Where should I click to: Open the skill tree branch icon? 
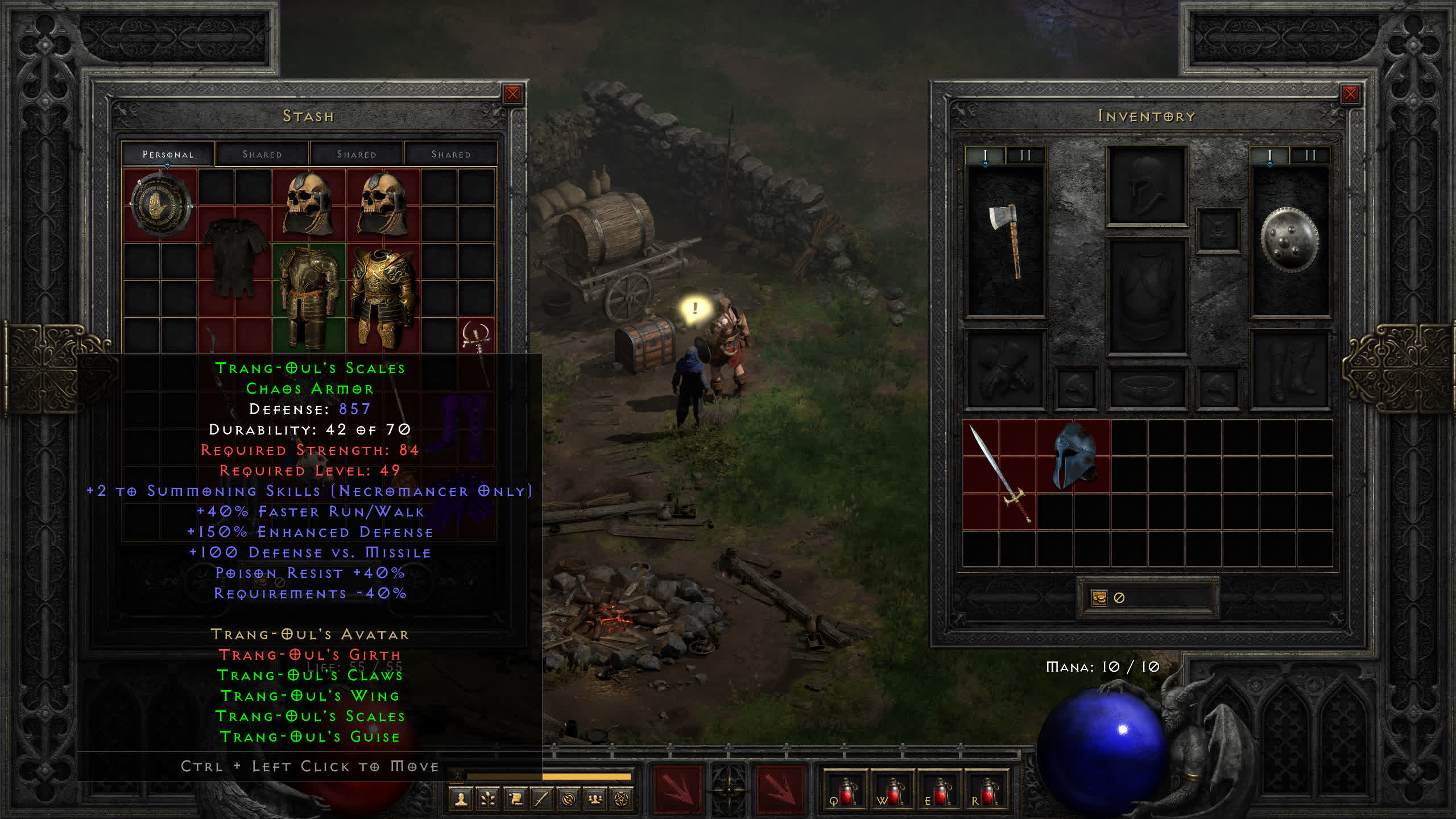pos(488,800)
